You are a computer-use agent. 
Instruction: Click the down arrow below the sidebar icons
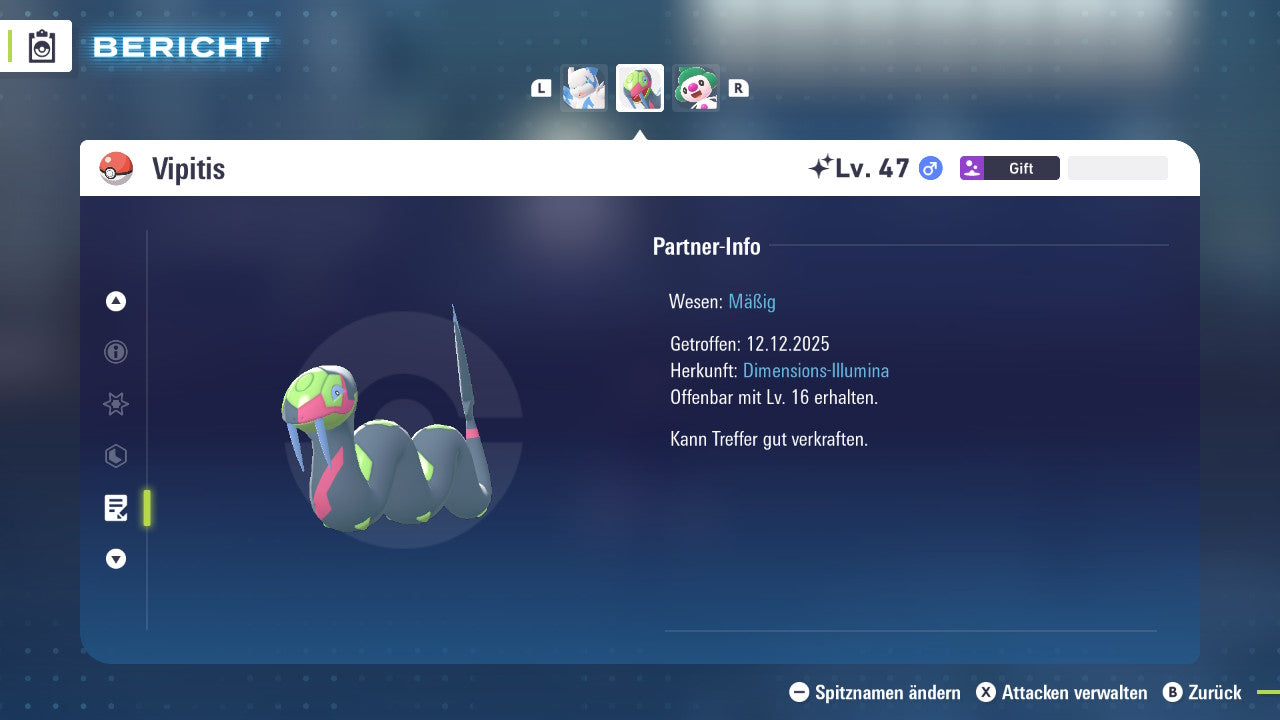coord(115,559)
